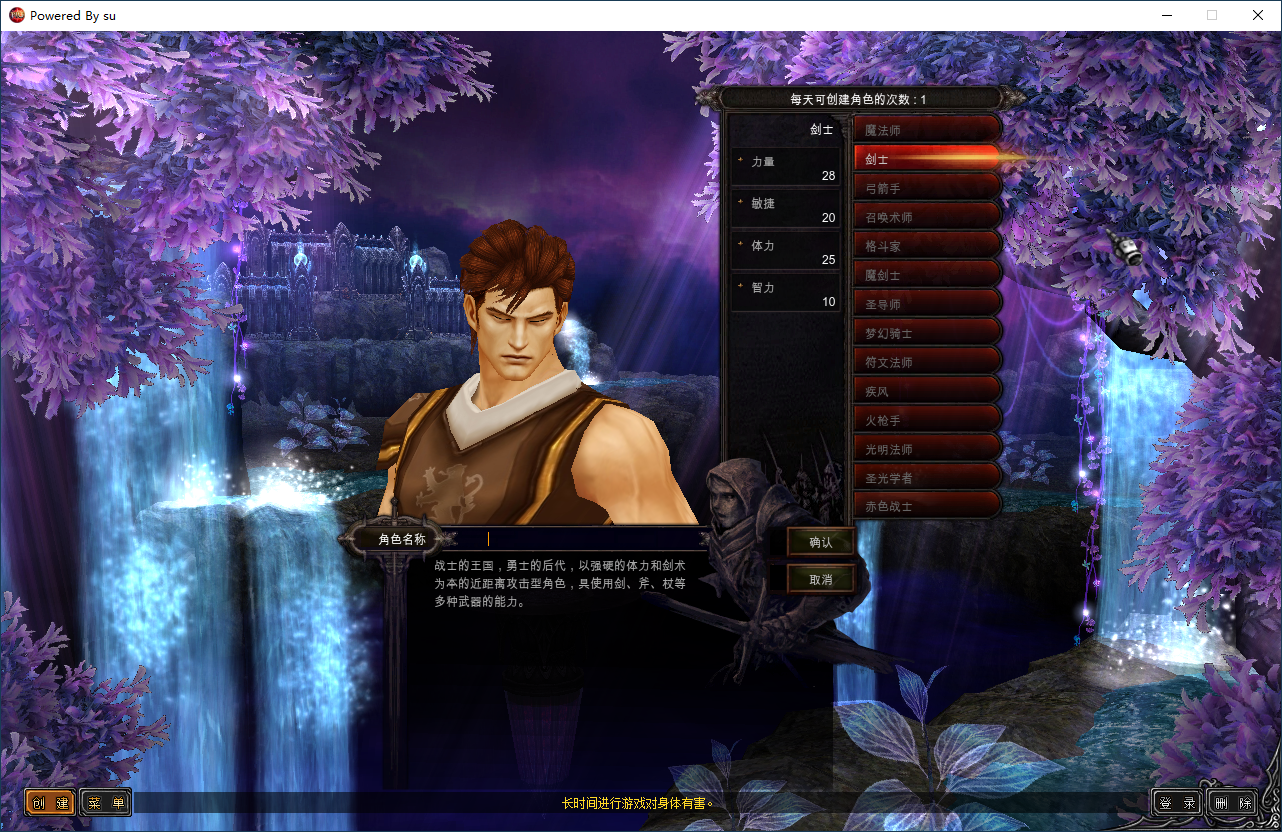1282x832 pixels.
Task: Click the 删除 delete character button
Action: click(1232, 803)
